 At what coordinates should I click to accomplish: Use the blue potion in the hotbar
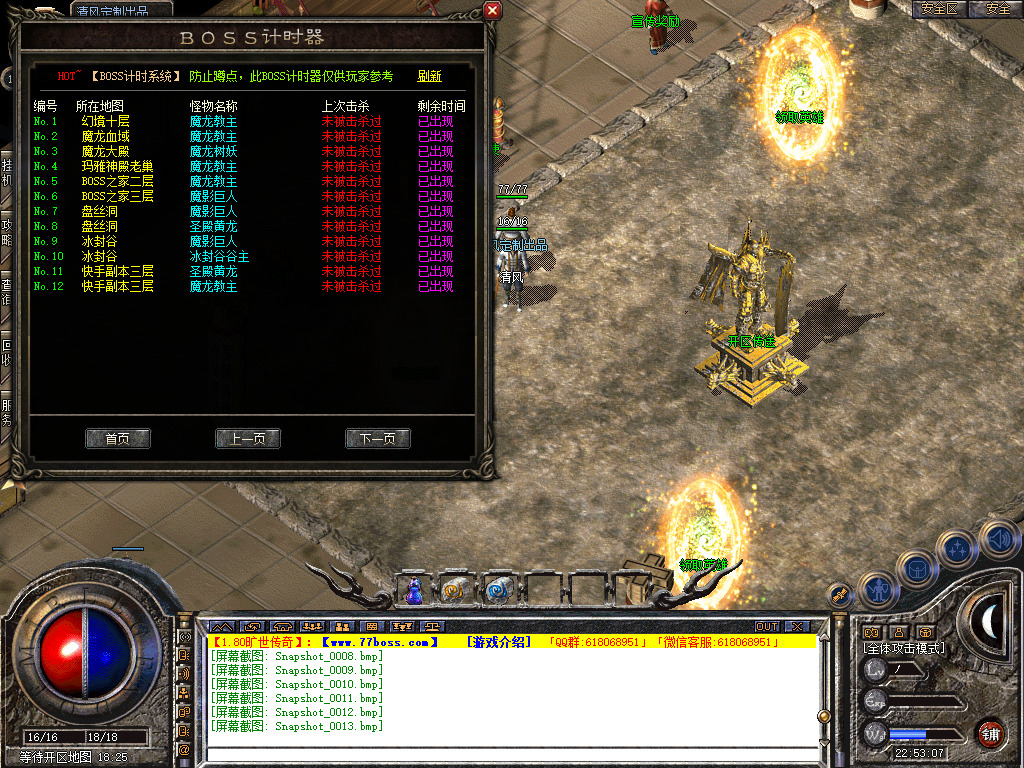coord(414,592)
